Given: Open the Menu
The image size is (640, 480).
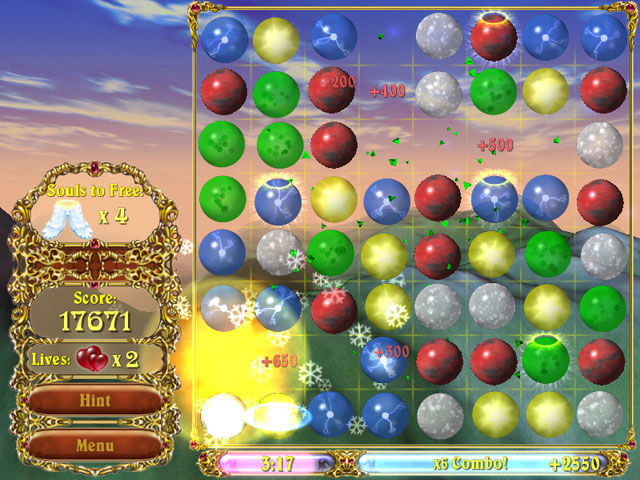Looking at the screenshot, I should [x=95, y=444].
